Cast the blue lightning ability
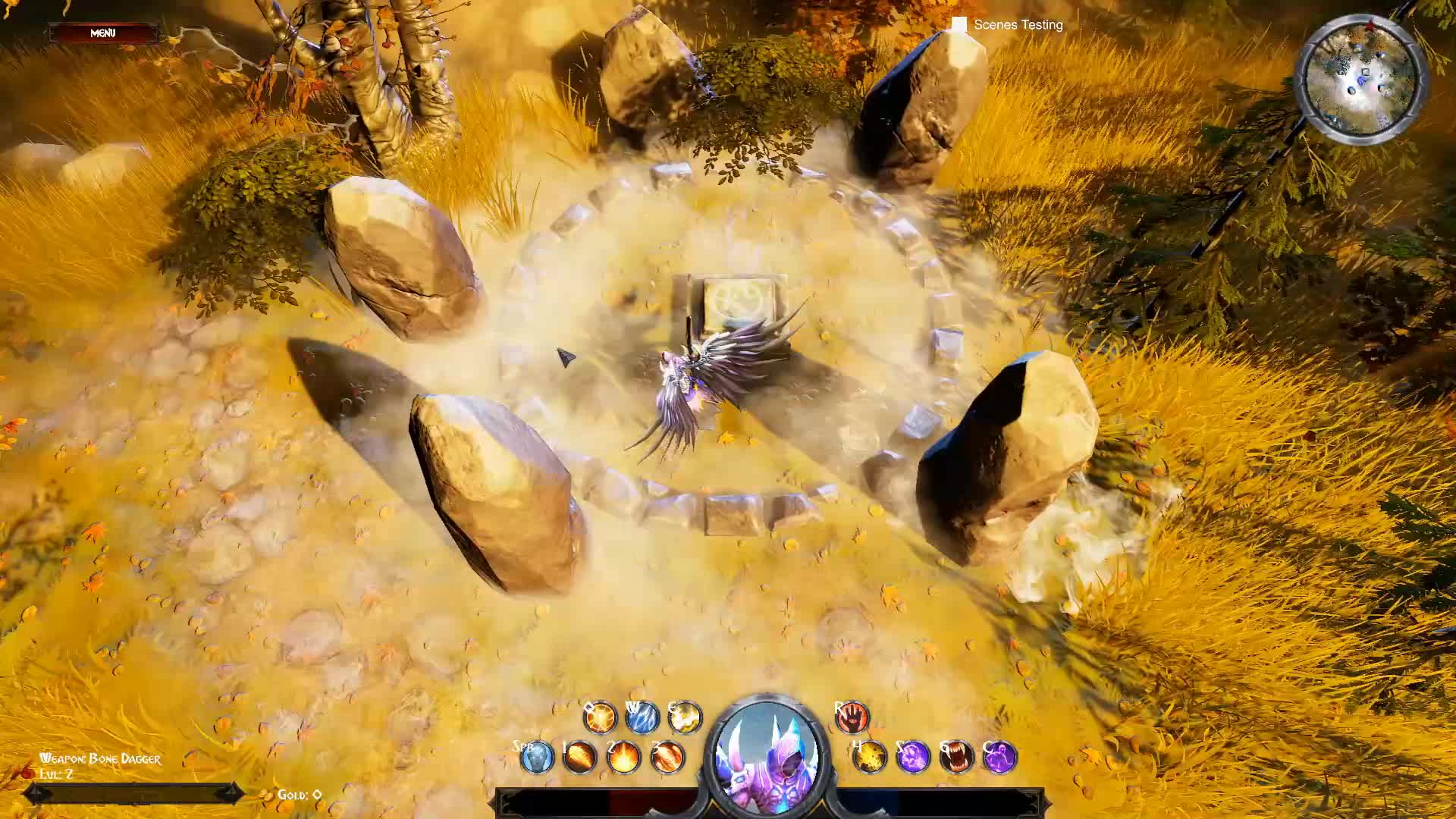1456x819 pixels. coord(642,717)
